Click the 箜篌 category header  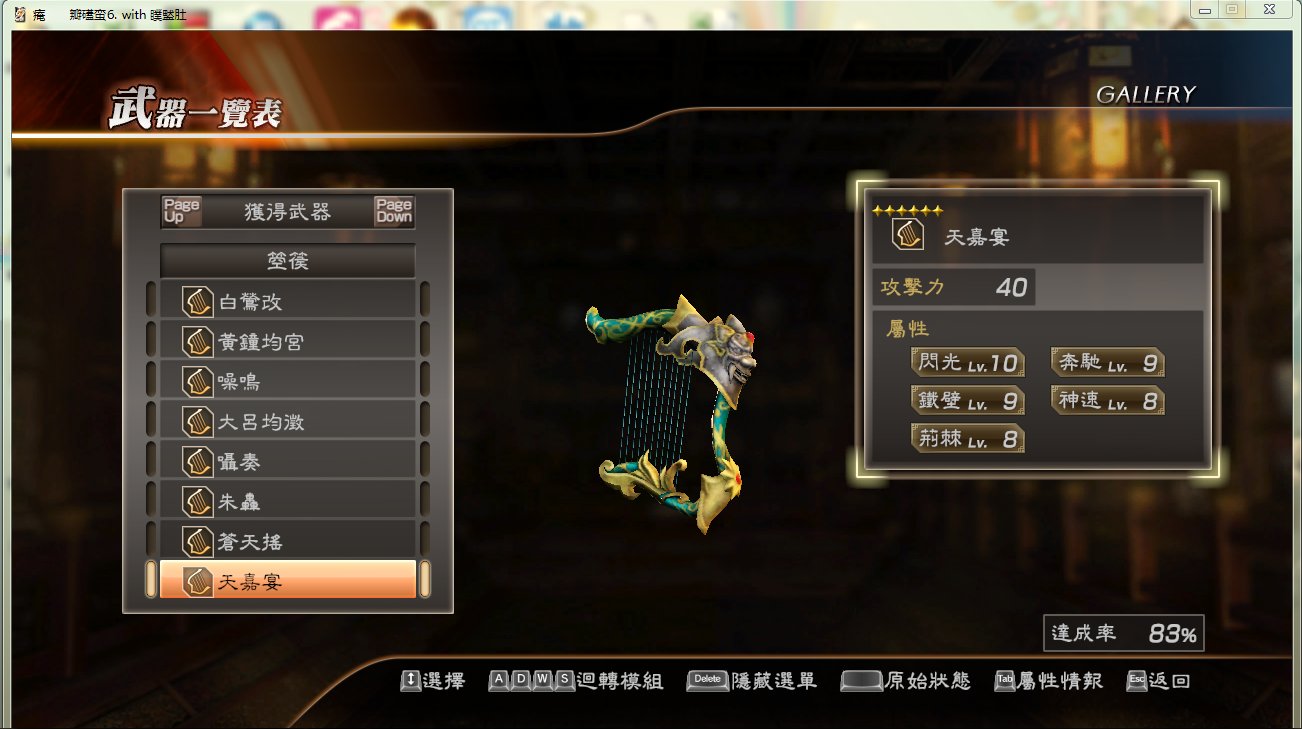click(289, 260)
